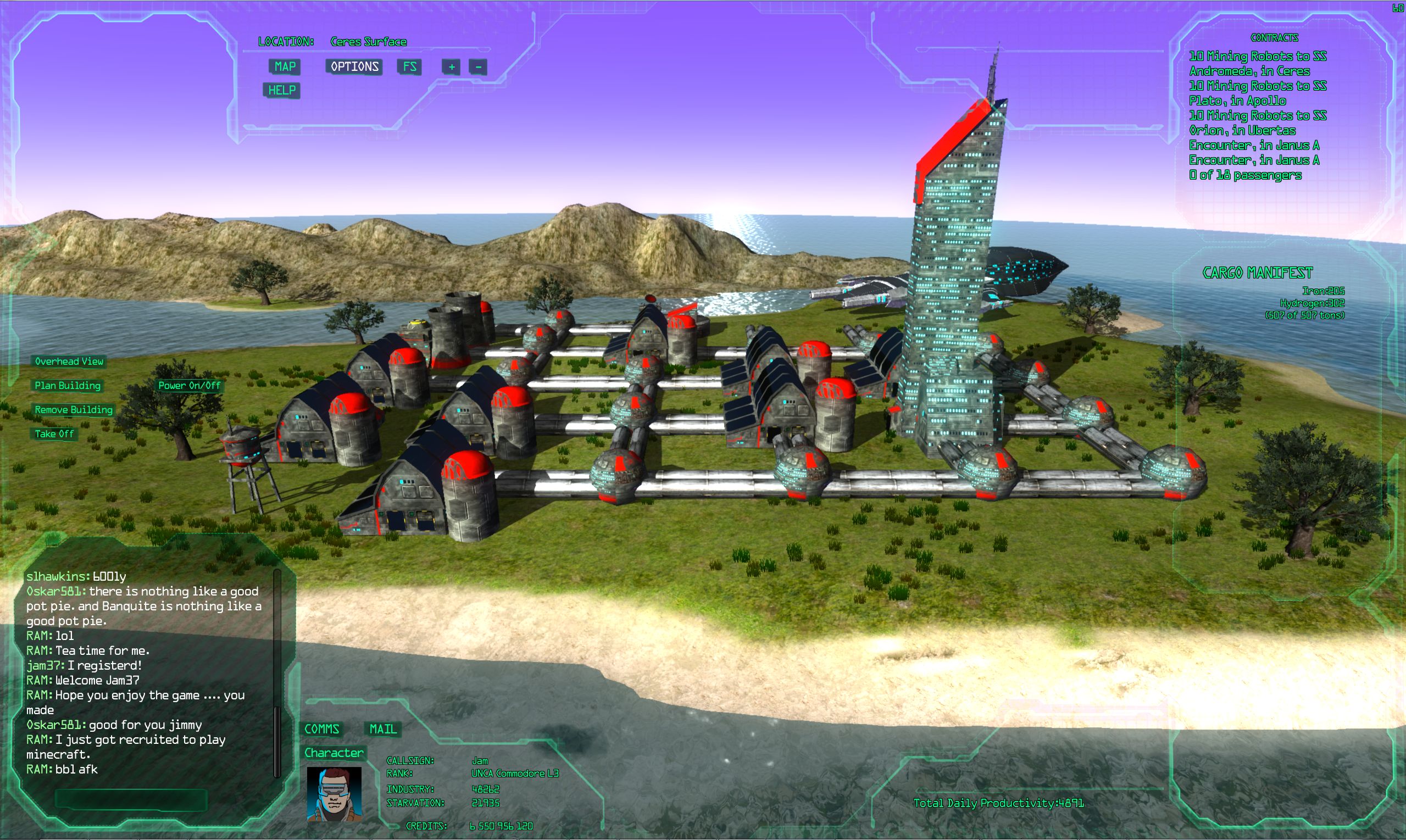This screenshot has height=840, width=1406.
Task: Toggle Power On/Off
Action: 189,386
